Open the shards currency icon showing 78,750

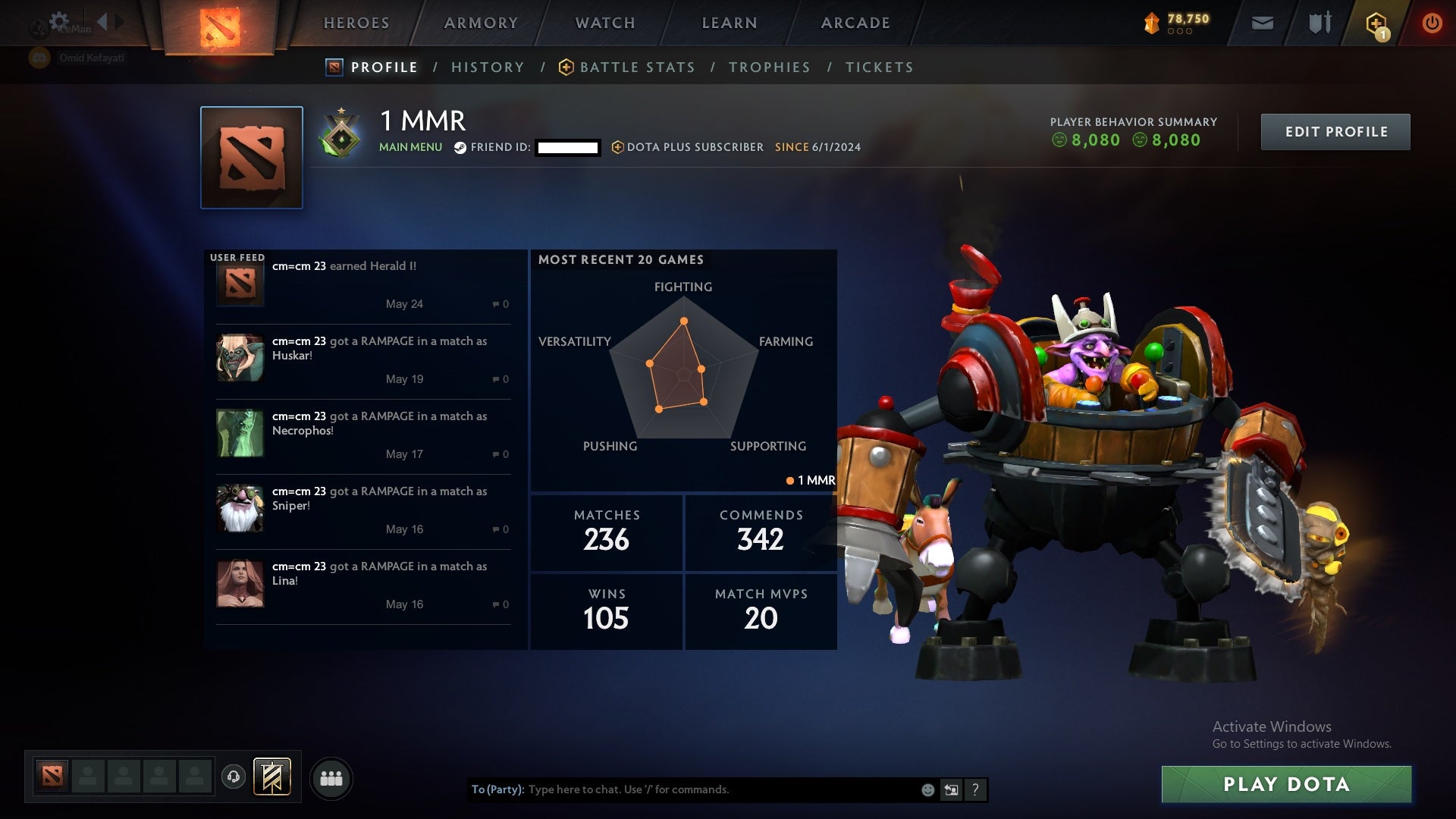coord(1151,23)
